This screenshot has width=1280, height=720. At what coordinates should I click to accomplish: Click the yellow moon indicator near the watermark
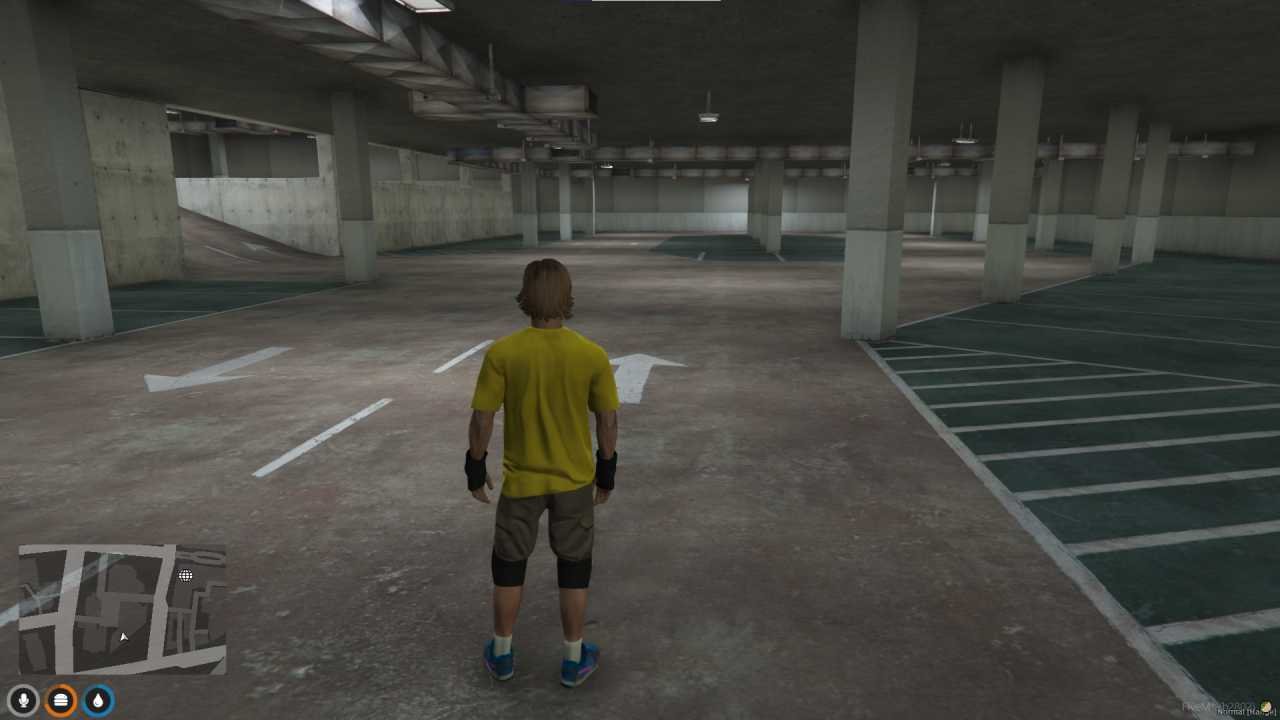coord(1266,706)
